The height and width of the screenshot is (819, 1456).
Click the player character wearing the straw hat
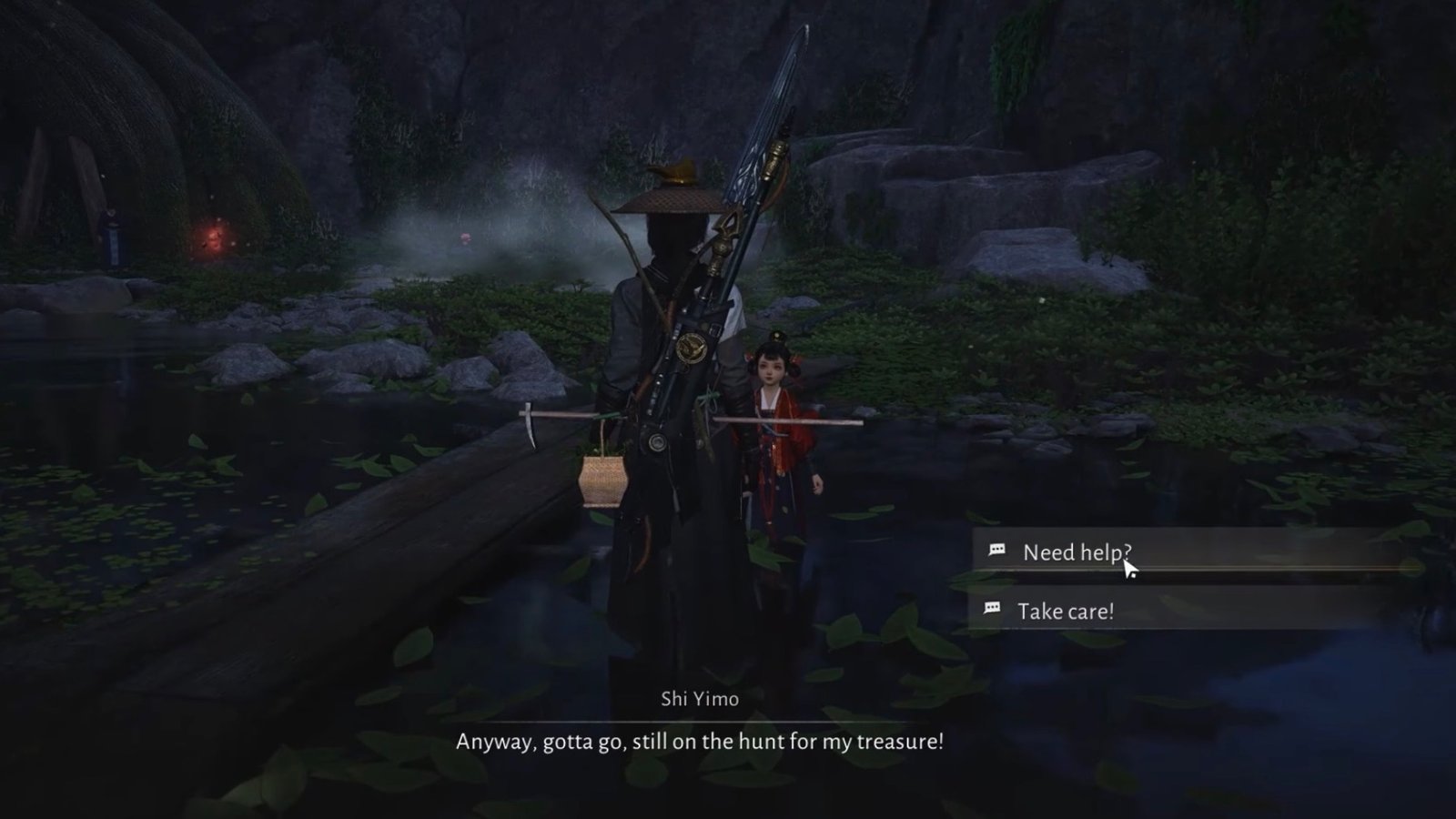pyautogui.click(x=673, y=364)
